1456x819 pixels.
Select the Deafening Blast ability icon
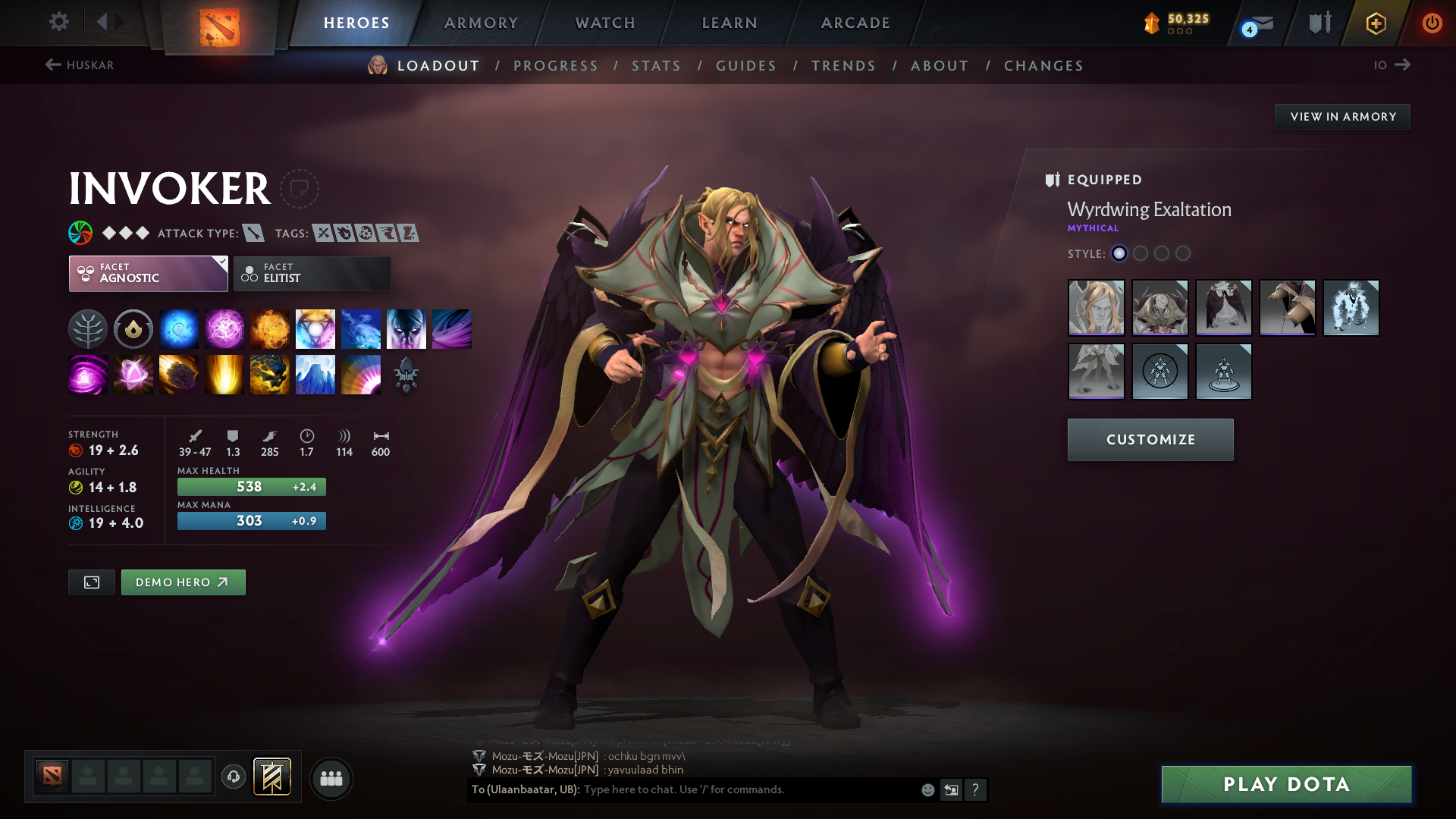[360, 374]
